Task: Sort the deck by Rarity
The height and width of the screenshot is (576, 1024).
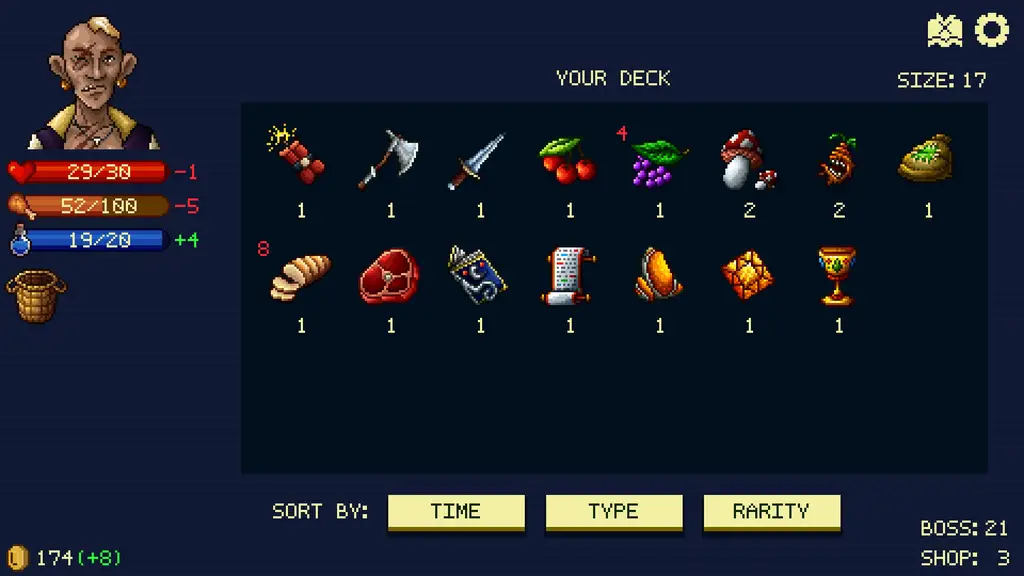Action: 771,511
